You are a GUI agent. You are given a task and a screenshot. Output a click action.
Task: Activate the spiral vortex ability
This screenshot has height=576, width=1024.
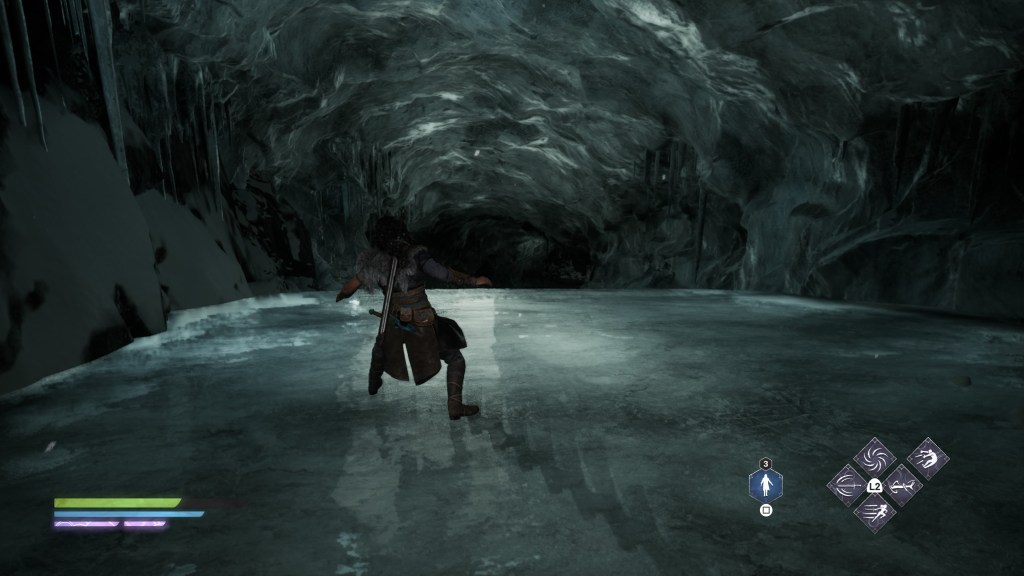click(x=873, y=459)
